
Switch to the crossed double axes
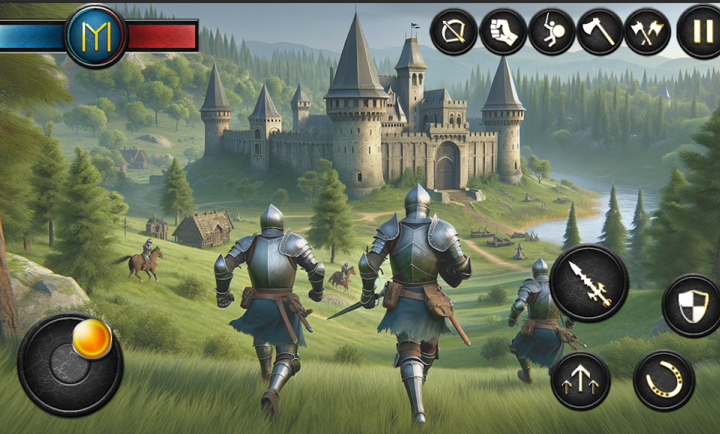(x=648, y=32)
